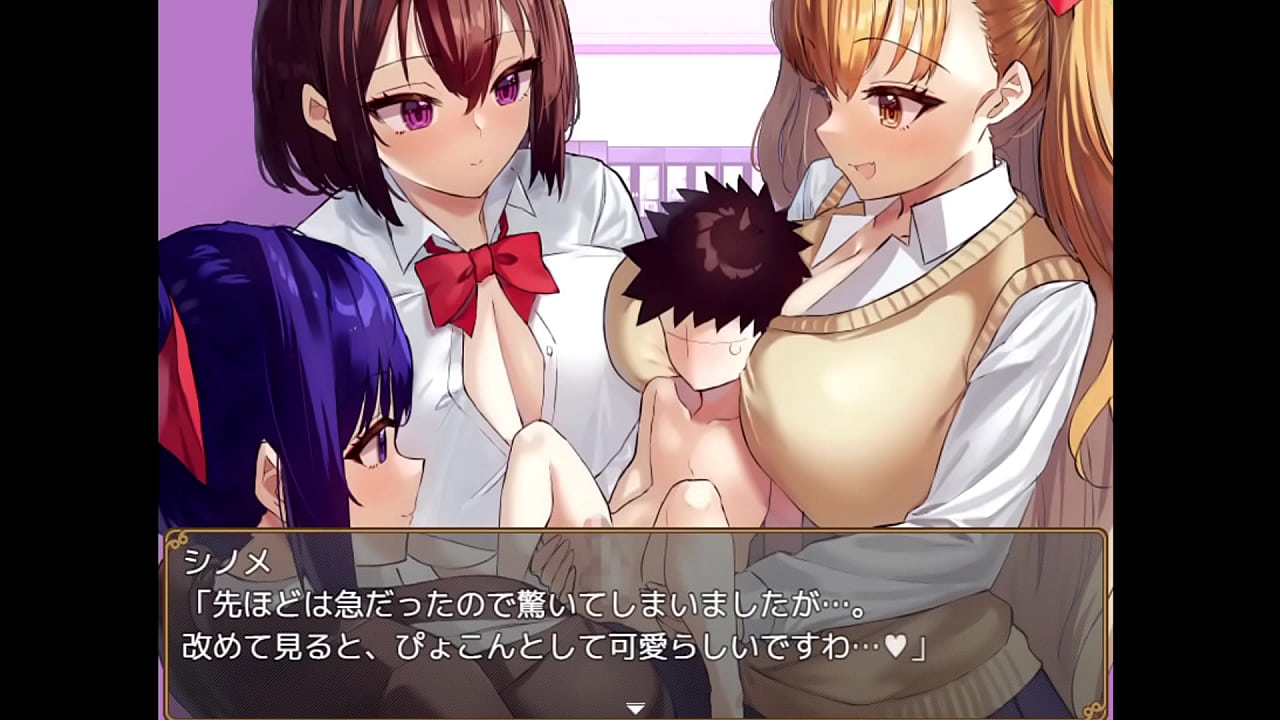Click the continue arrow below the dialogue
This screenshot has width=1280, height=720.
click(634, 705)
